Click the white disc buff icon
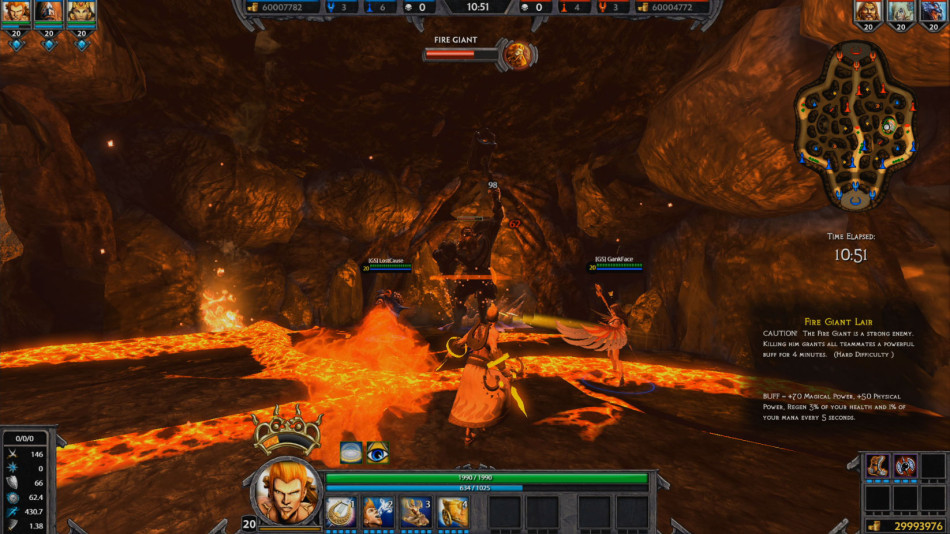 point(351,452)
